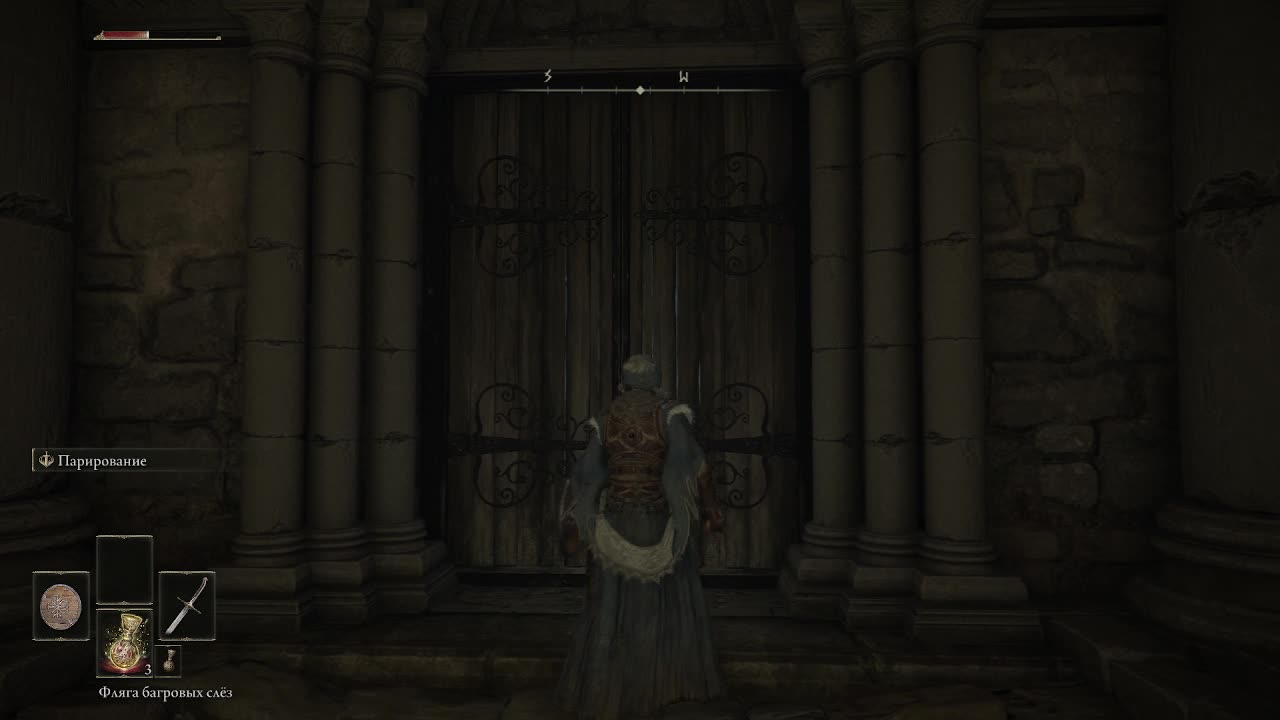Click the Парирование skill label

pos(102,461)
